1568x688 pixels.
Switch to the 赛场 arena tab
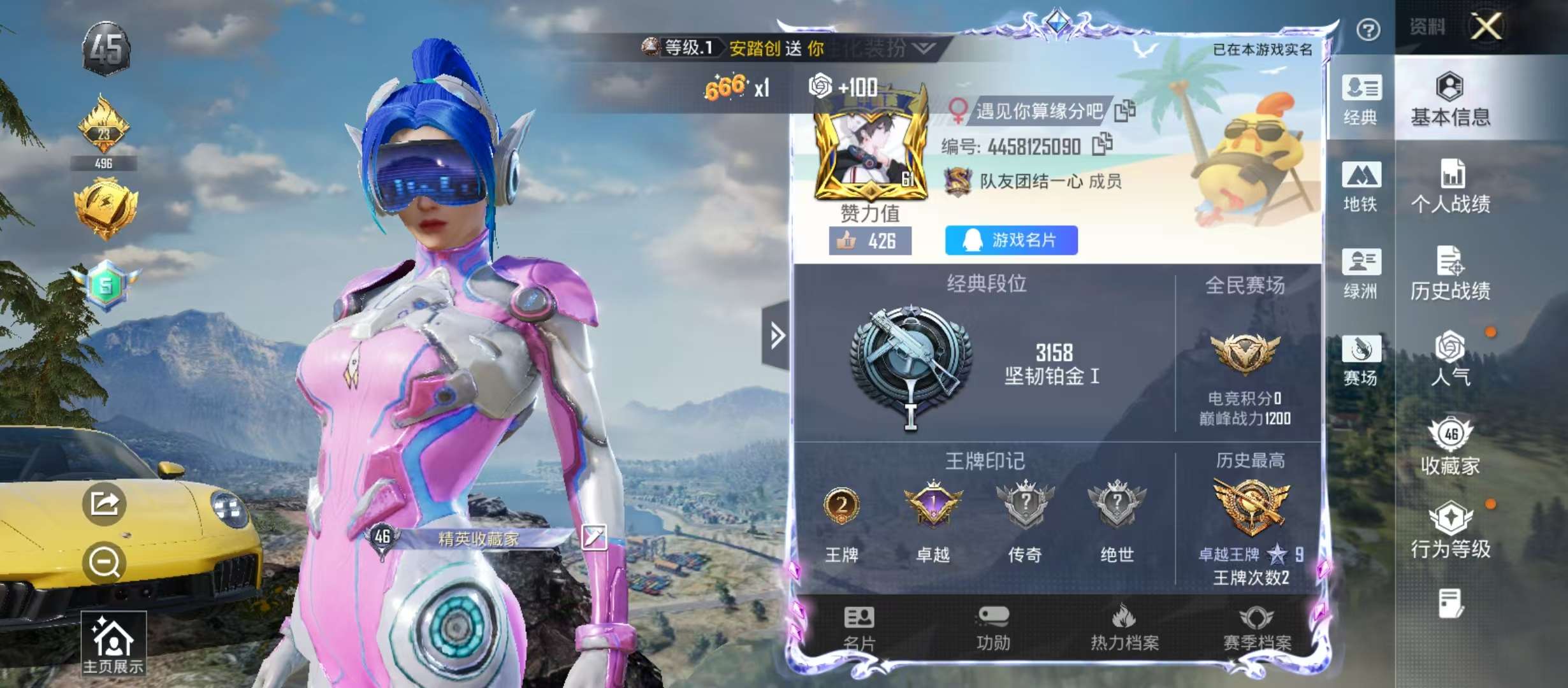coord(1361,360)
